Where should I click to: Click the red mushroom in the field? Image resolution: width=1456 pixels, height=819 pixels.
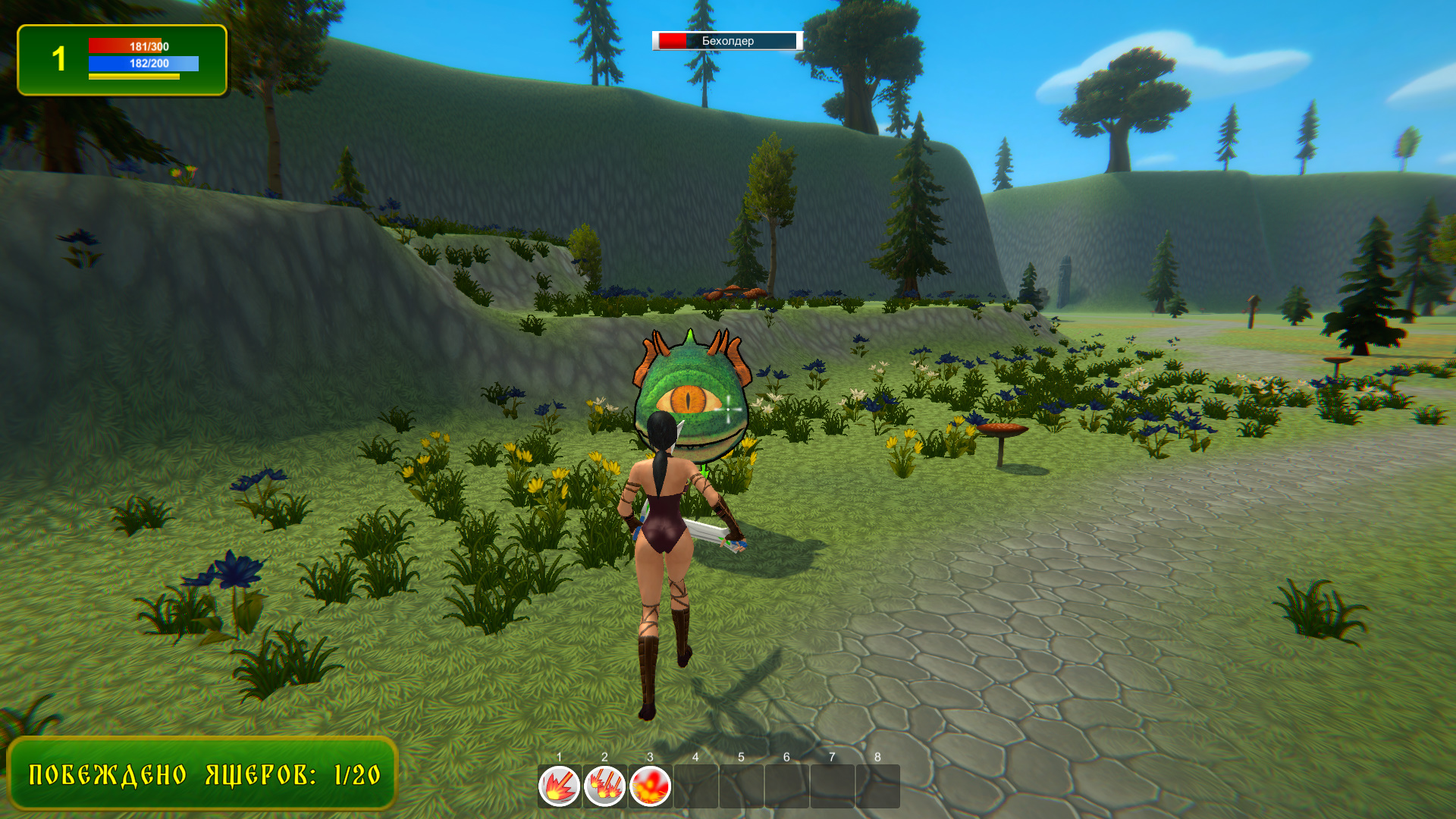pyautogui.click(x=1003, y=430)
